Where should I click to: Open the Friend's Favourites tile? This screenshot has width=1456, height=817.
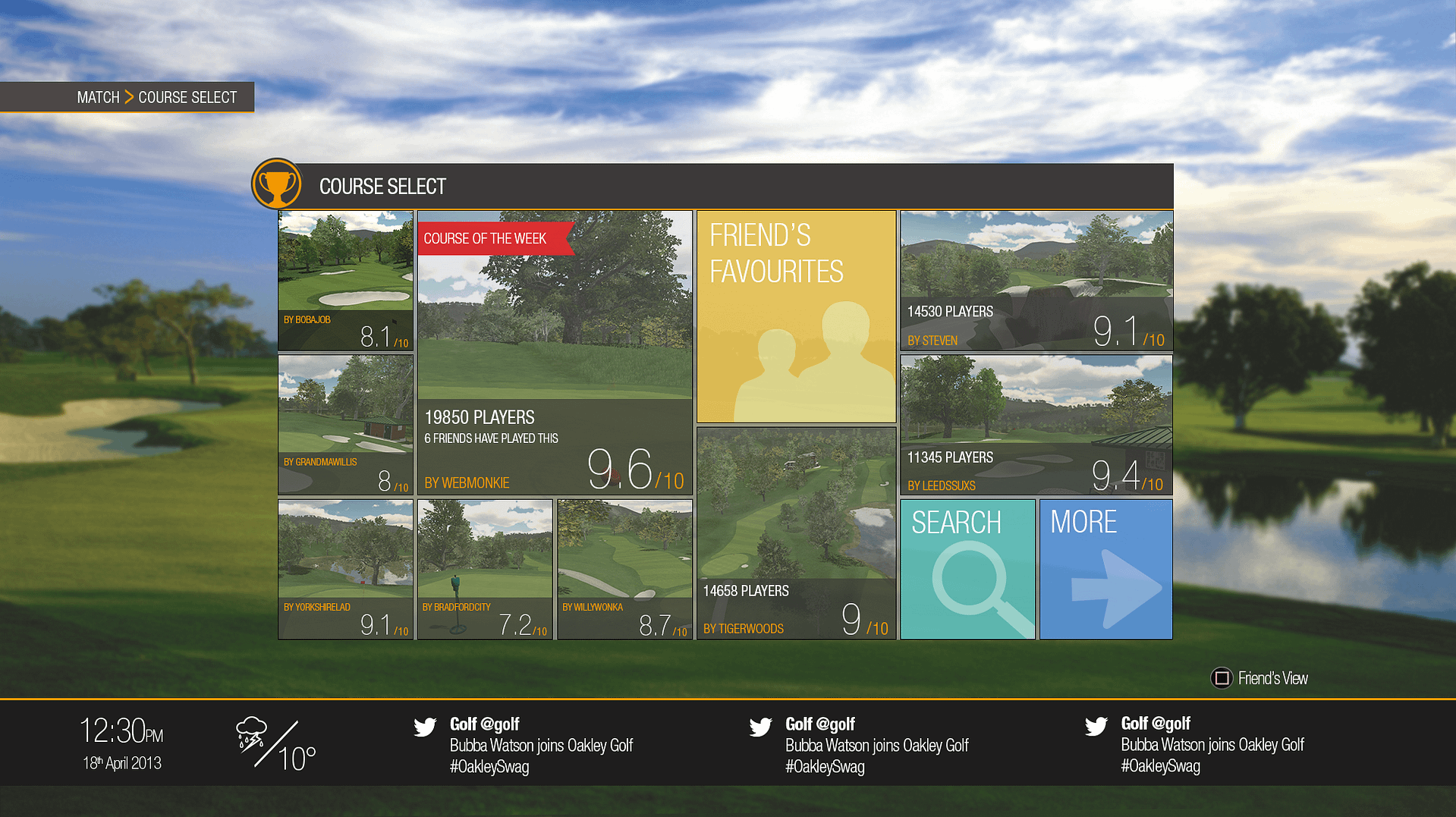click(x=796, y=316)
